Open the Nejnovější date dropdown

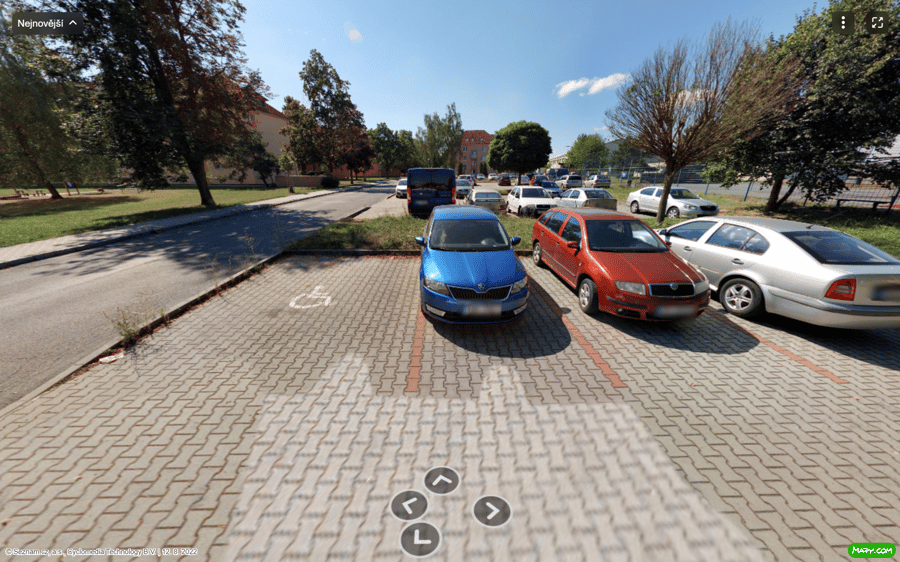(x=47, y=23)
